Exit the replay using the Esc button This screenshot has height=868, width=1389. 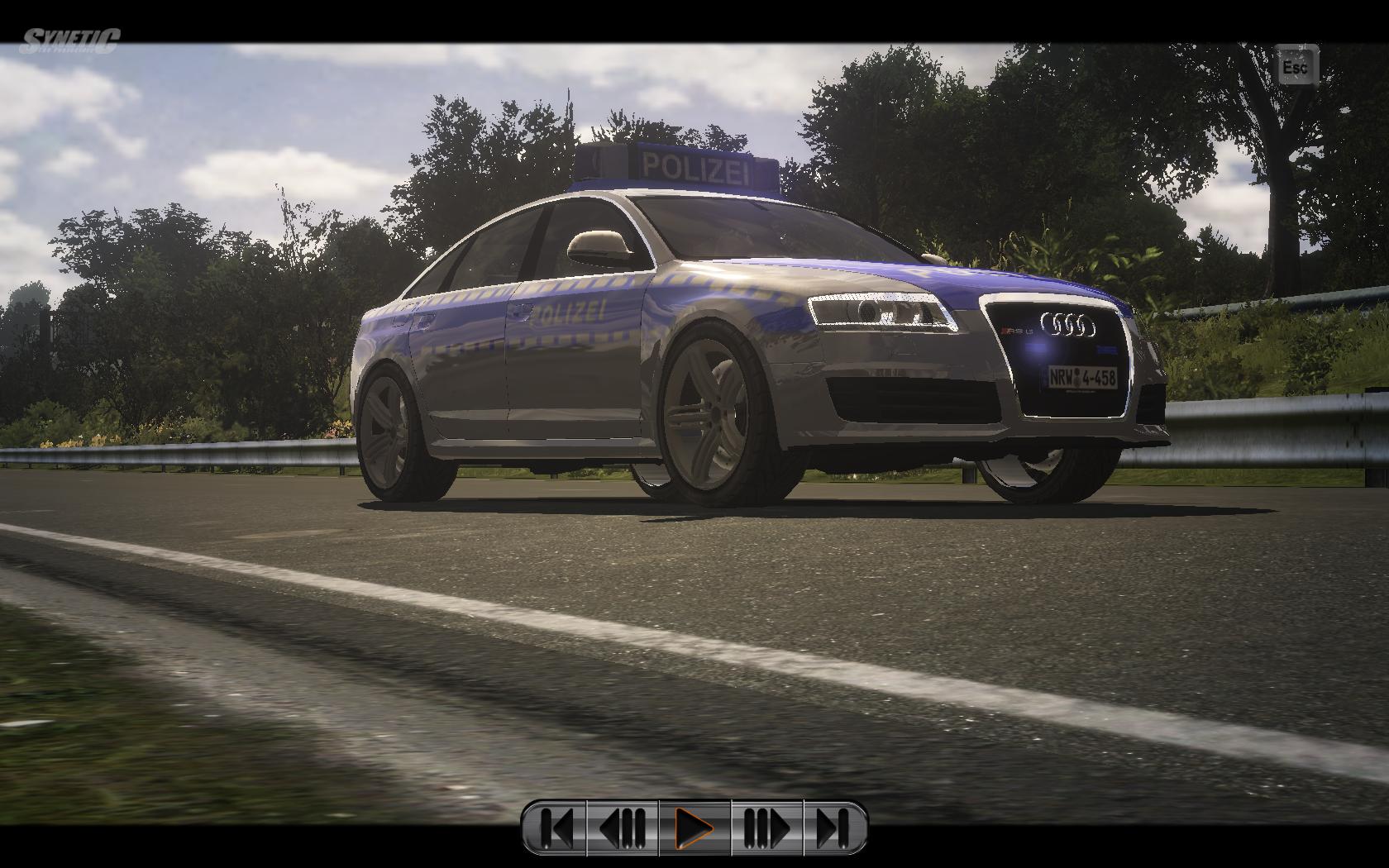(x=1295, y=65)
